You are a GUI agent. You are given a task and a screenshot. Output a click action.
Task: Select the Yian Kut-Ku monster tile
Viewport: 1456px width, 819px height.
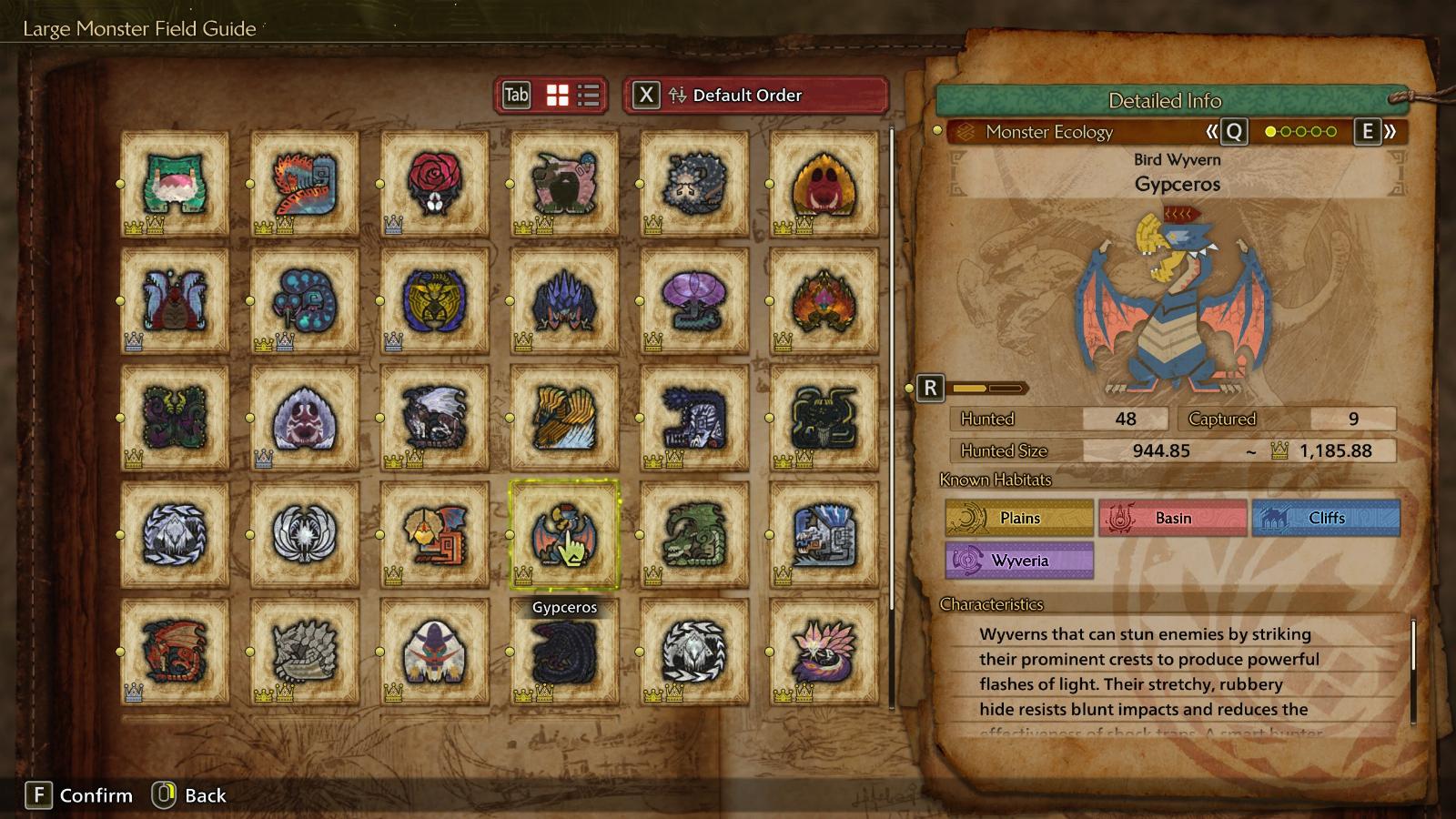435,534
